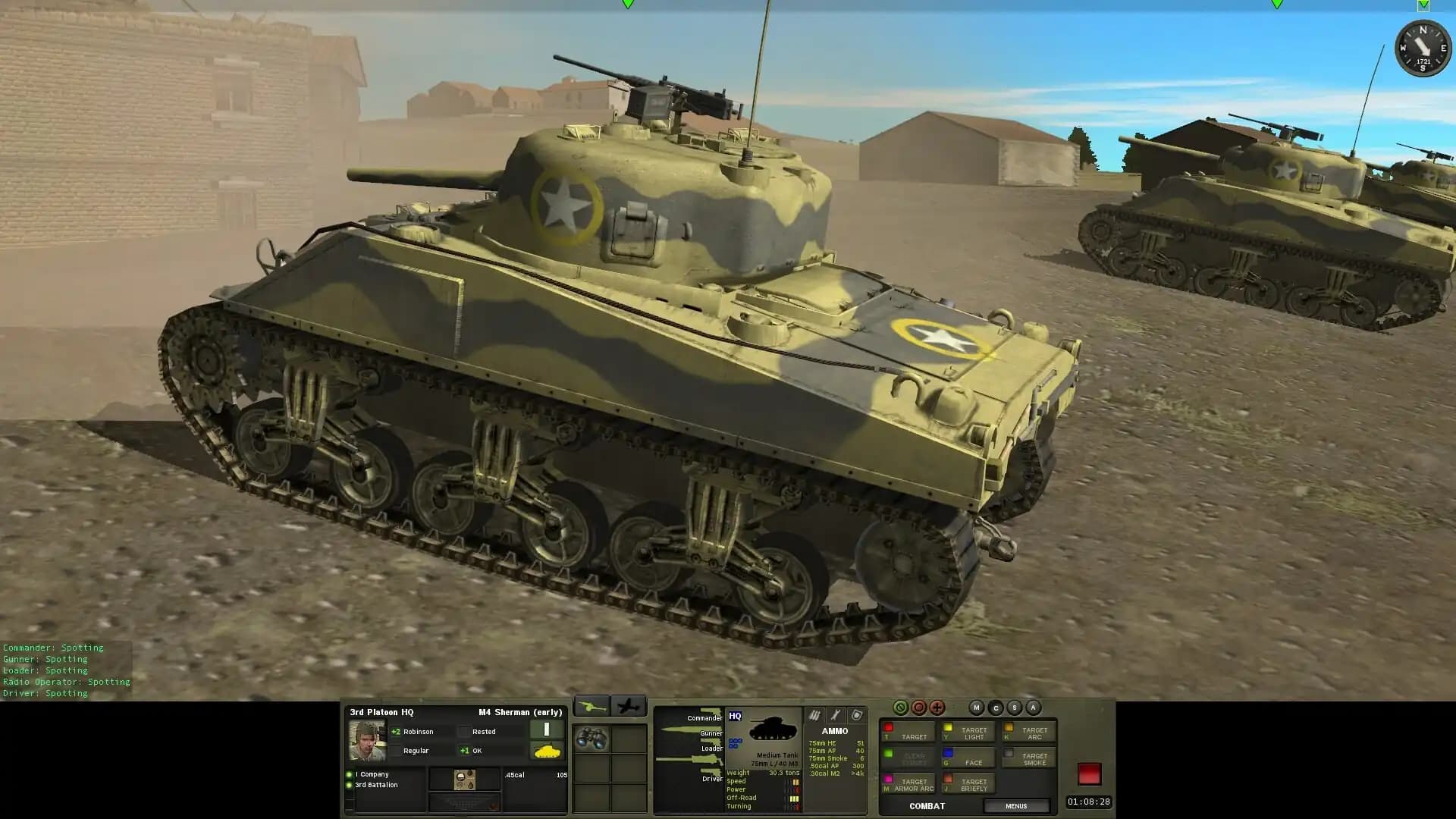The image size is (1456, 819).
Task: Click the black aircraft support icon
Action: pos(628,704)
